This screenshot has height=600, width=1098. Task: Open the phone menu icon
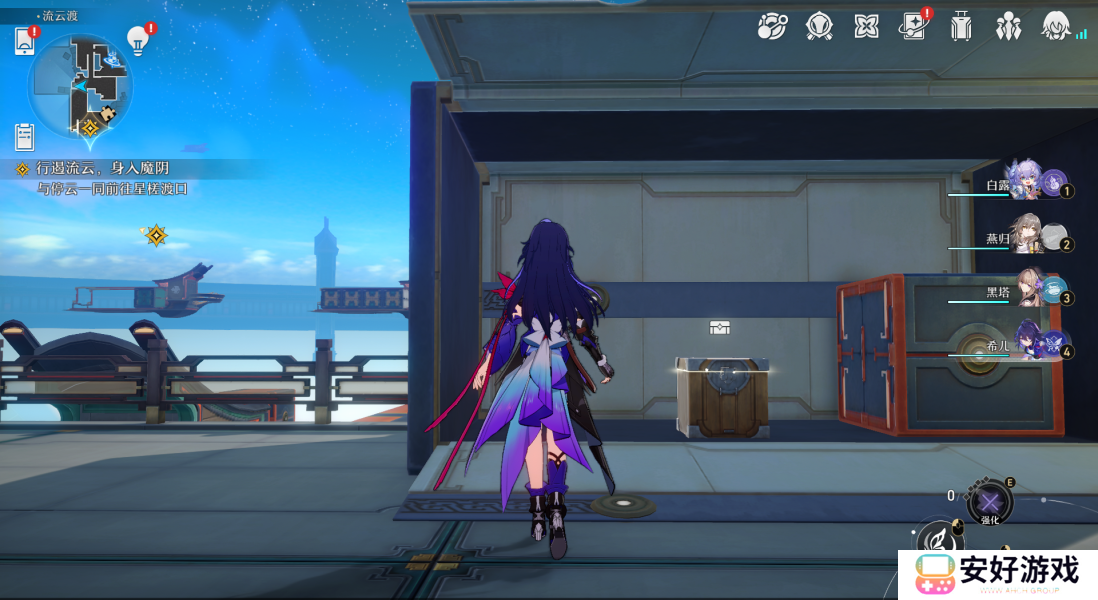point(25,41)
